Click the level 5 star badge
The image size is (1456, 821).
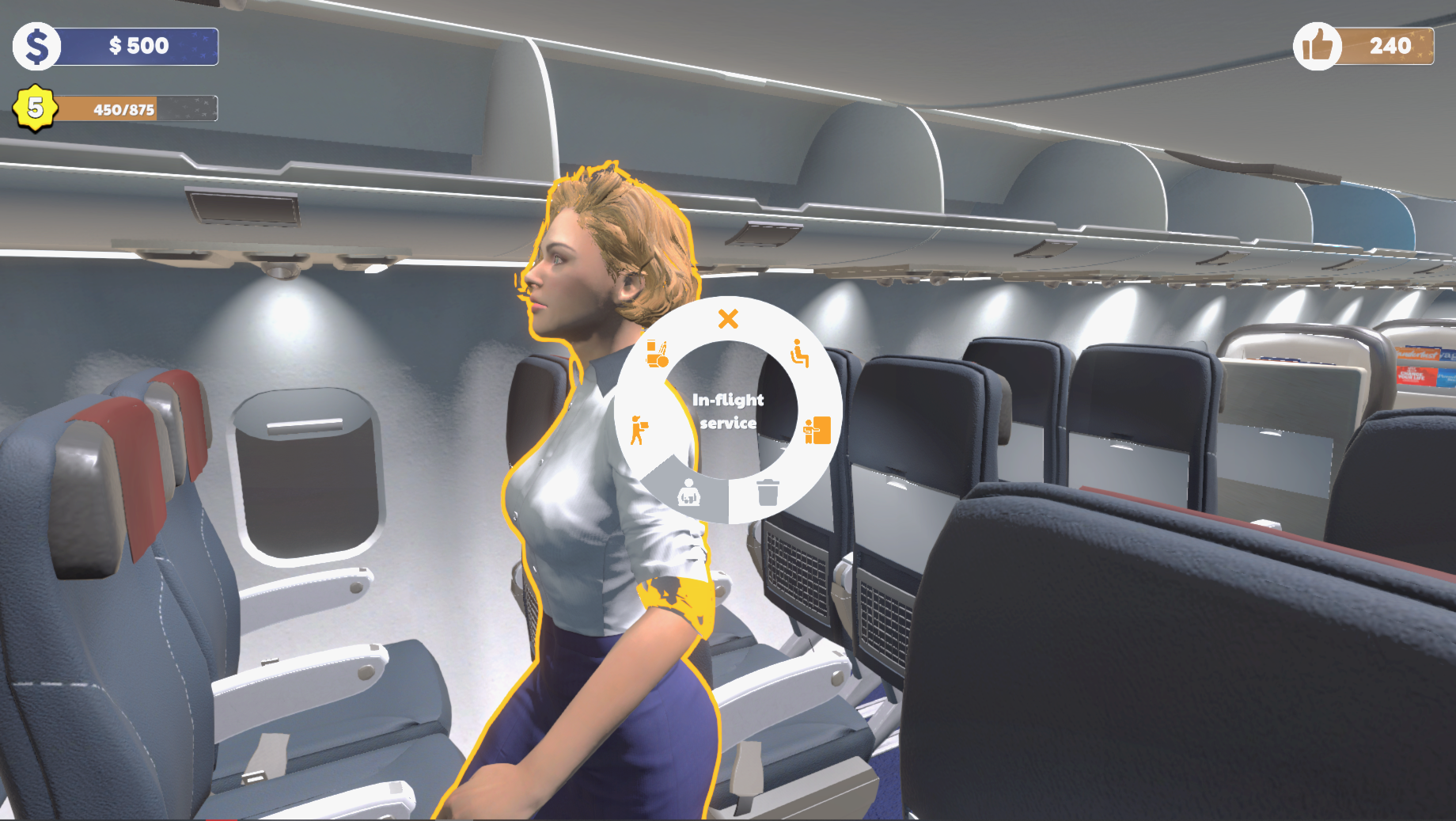33,108
